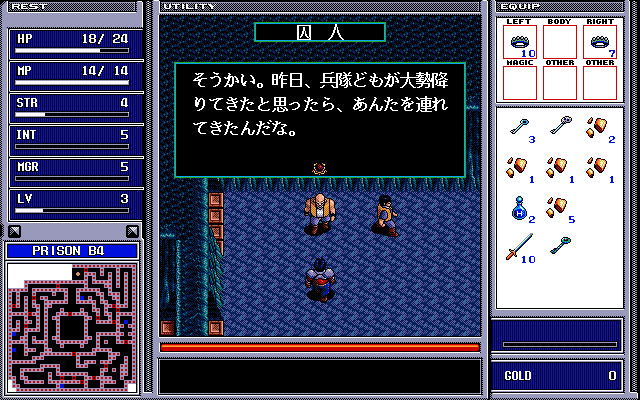Image resolution: width=640 pixels, height=400 pixels.
Task: Click the RIGHT hand equipment slot
Action: pyautogui.click(x=599, y=42)
